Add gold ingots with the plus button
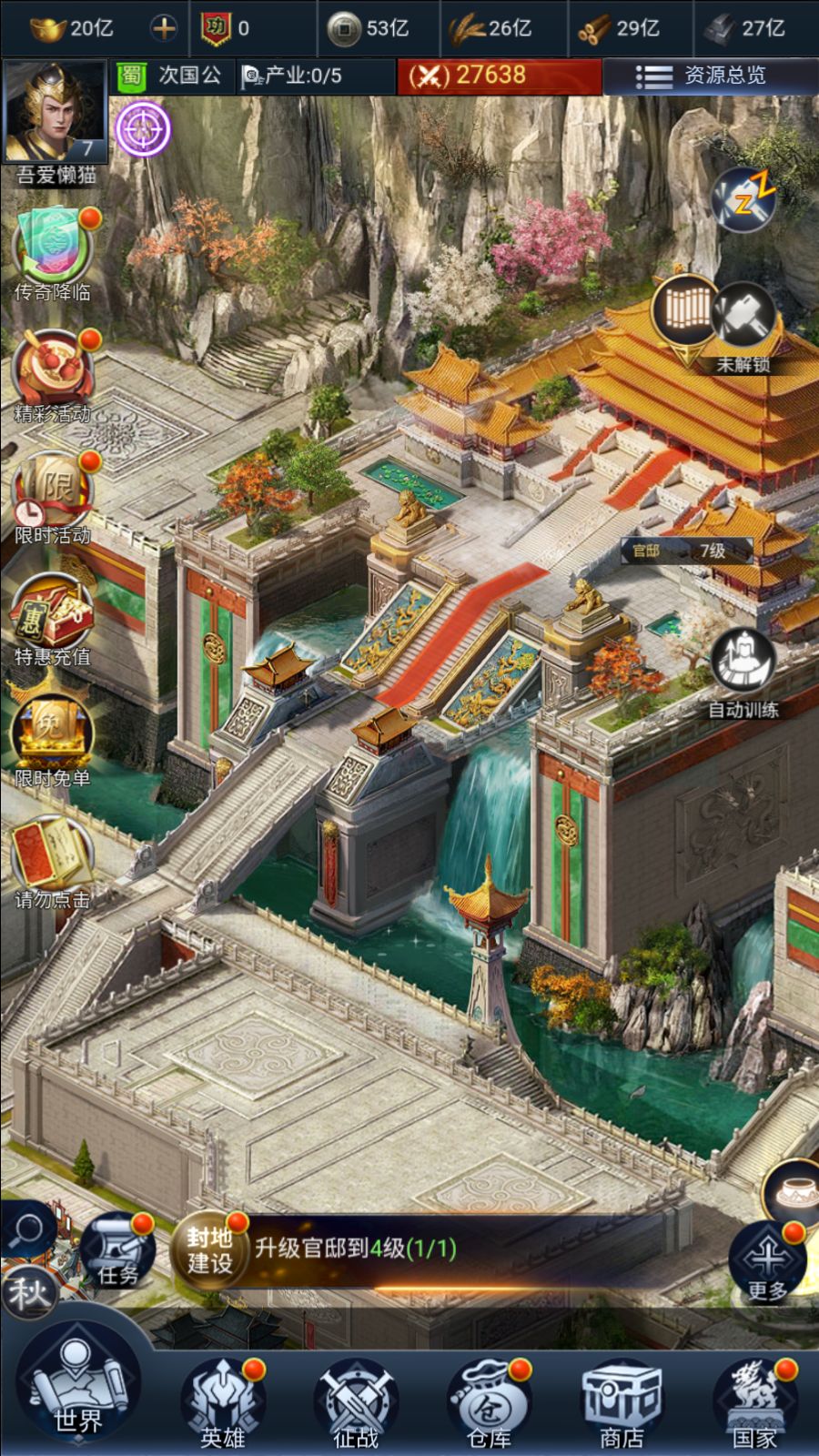Viewport: 819px width, 1456px height. point(164,28)
